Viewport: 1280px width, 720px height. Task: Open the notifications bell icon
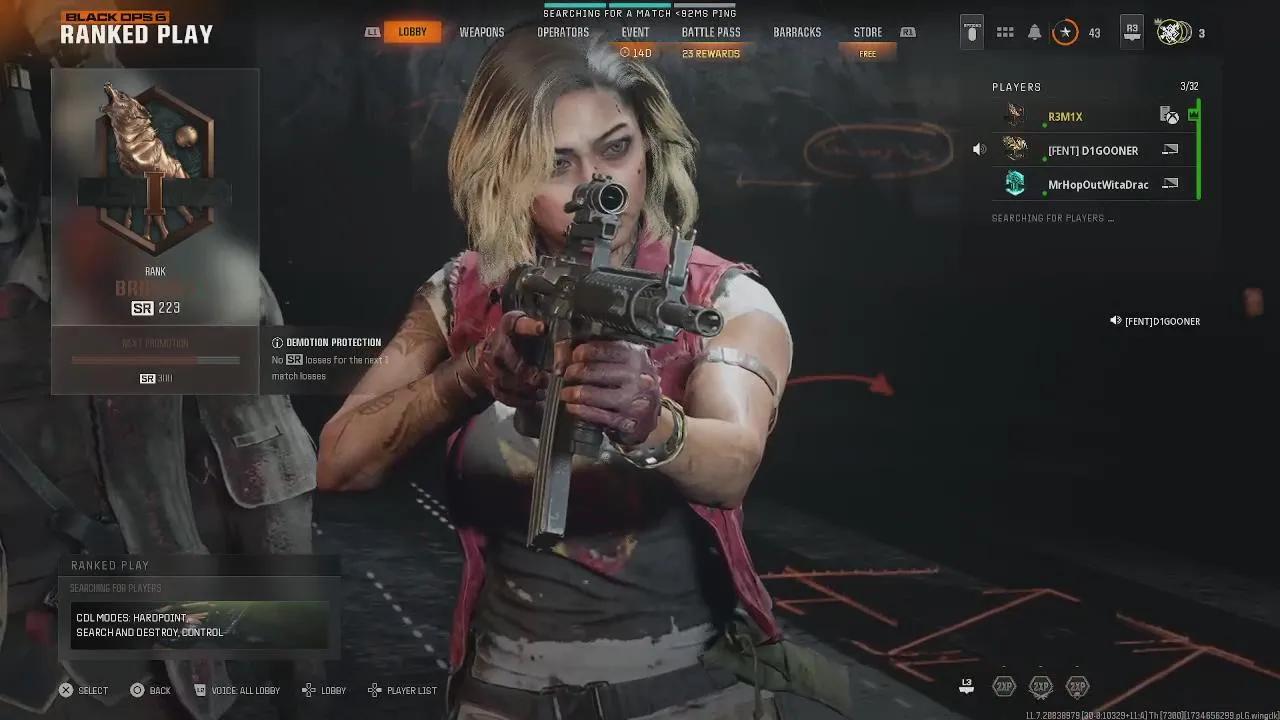[x=1034, y=32]
